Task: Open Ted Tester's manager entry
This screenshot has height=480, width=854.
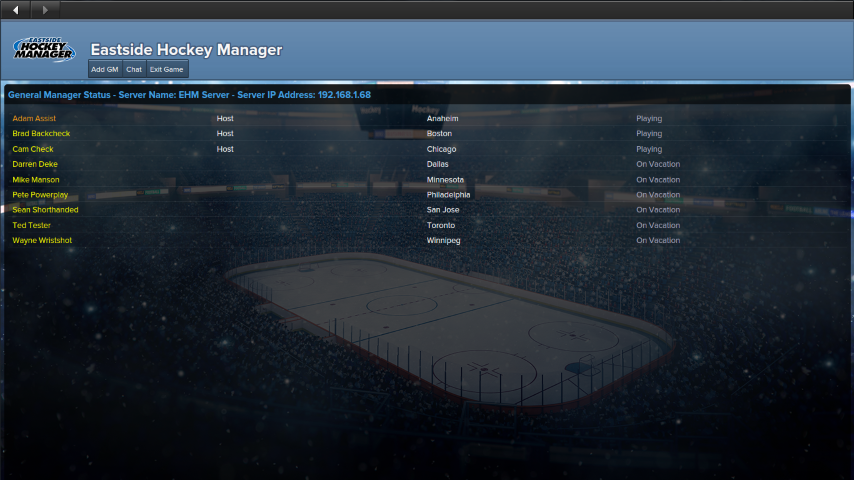Action: click(x=32, y=225)
